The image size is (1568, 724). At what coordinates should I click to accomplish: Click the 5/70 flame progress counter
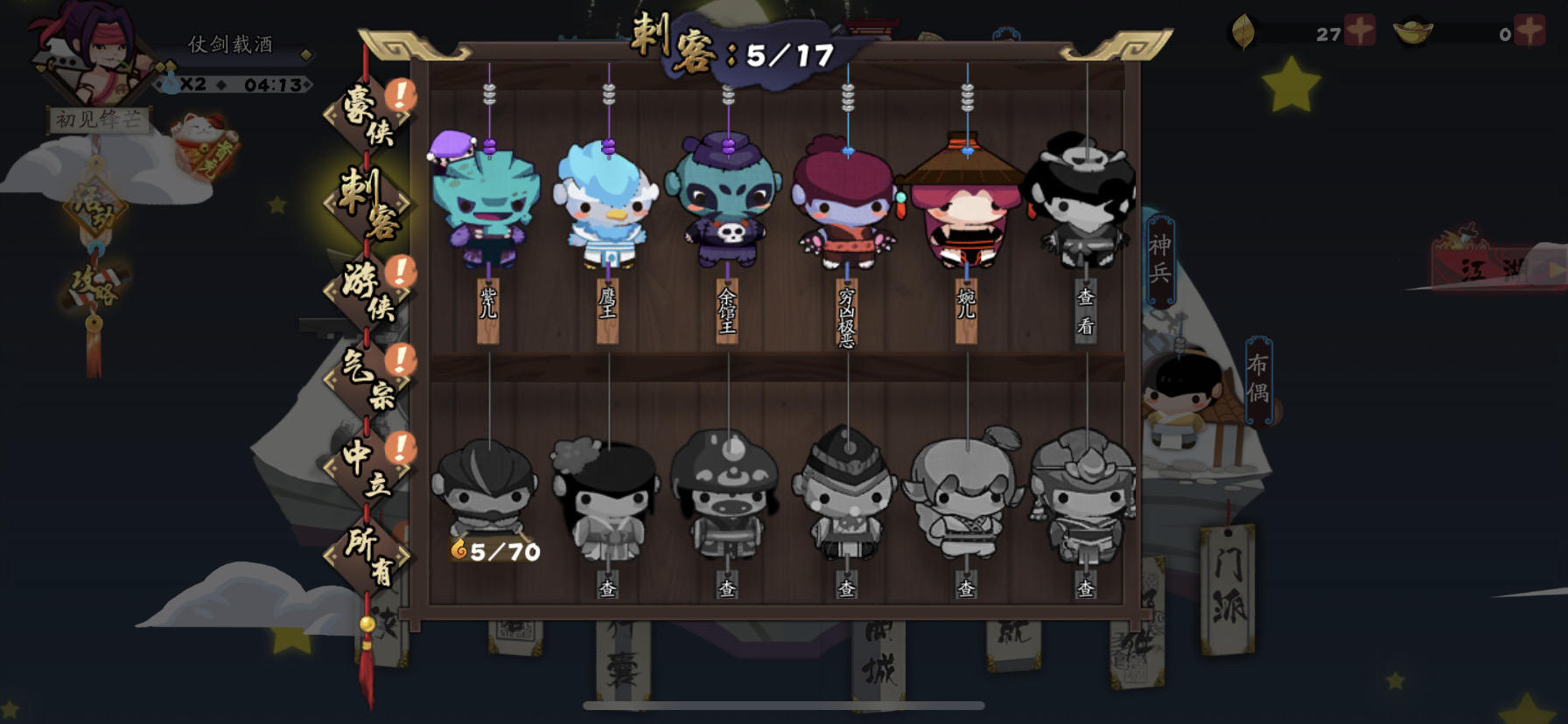pyautogui.click(x=495, y=551)
